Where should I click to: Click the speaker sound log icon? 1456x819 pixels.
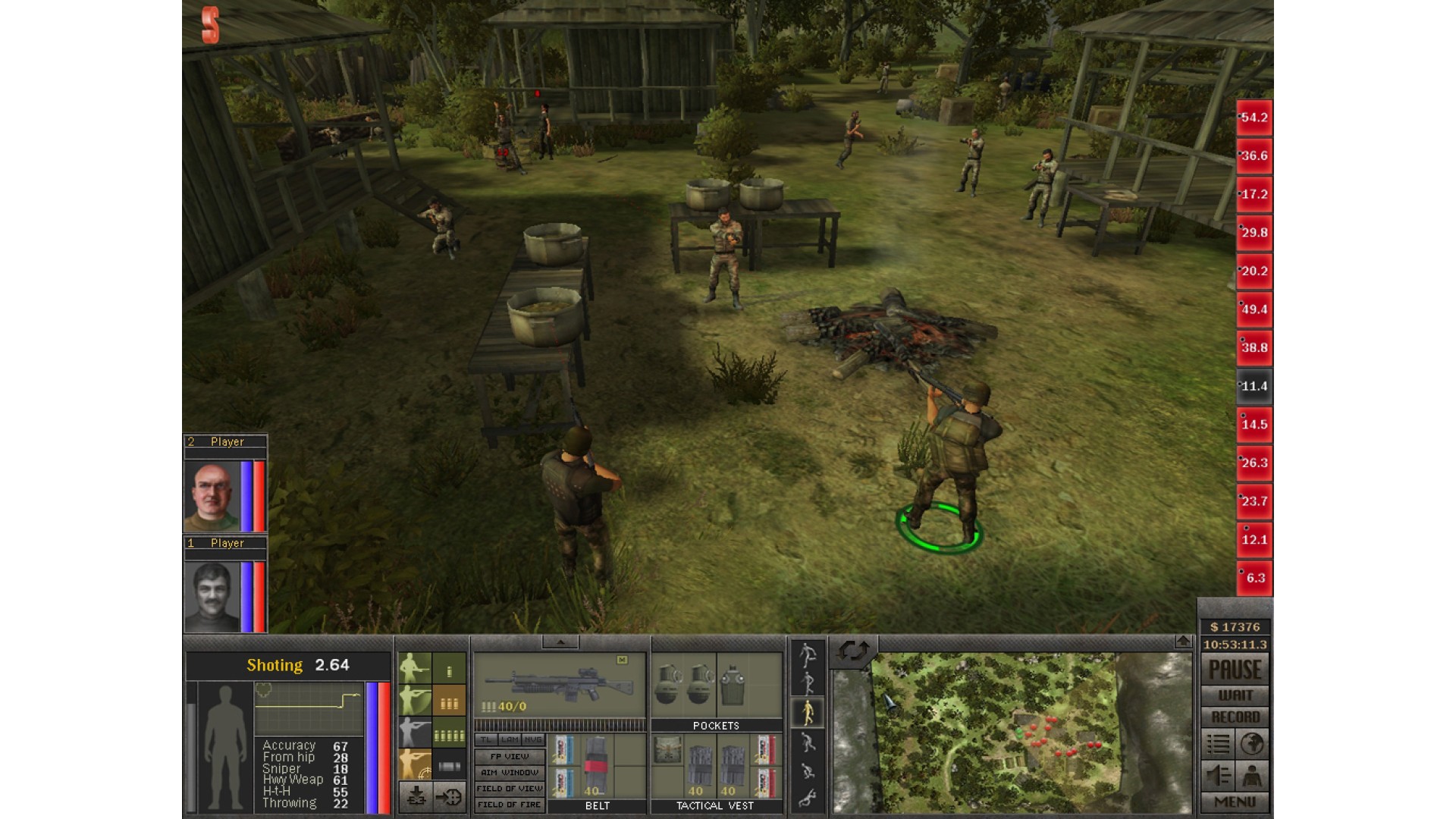click(1218, 776)
